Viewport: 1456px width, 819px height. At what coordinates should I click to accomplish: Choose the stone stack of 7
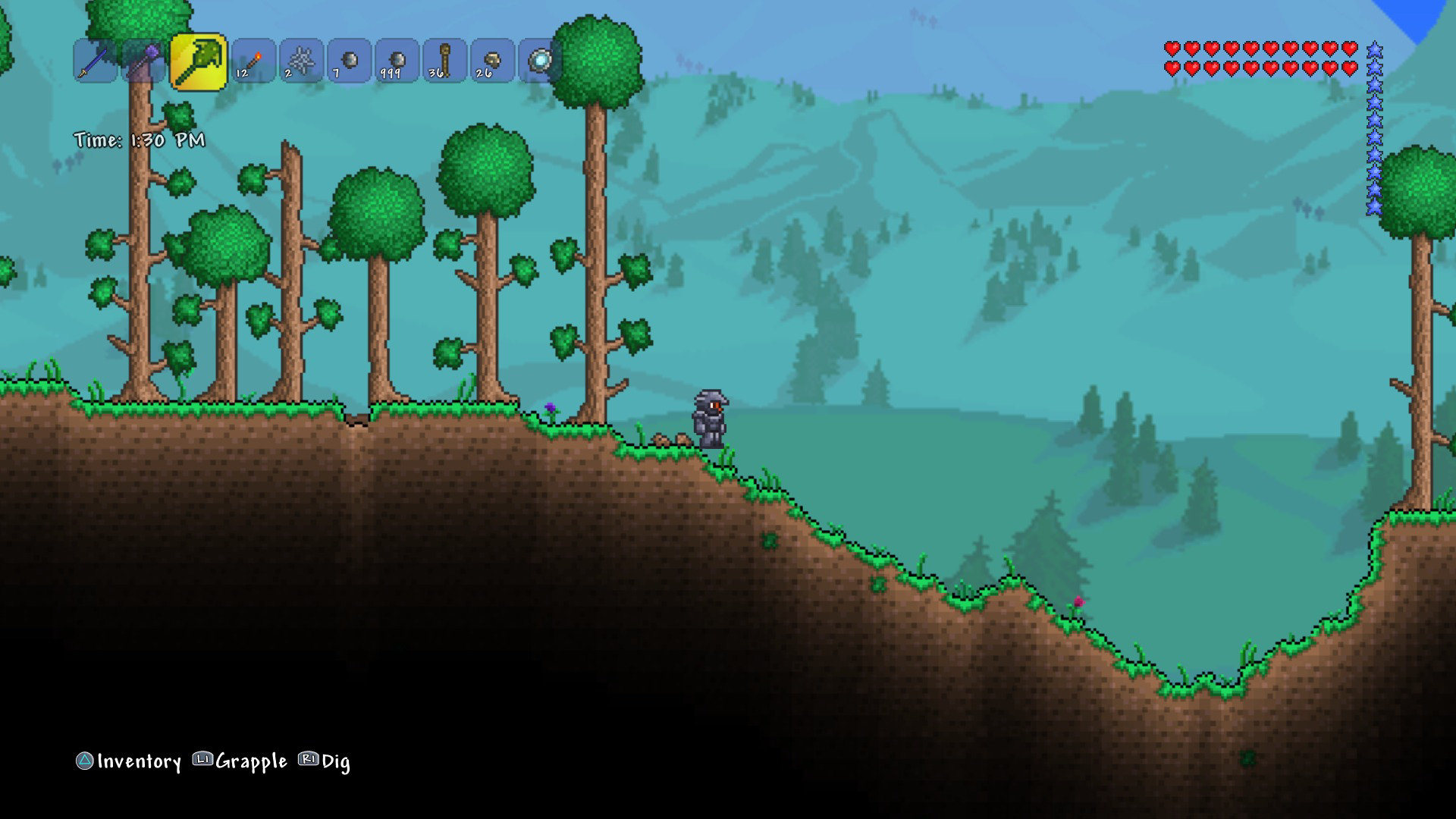tap(349, 61)
